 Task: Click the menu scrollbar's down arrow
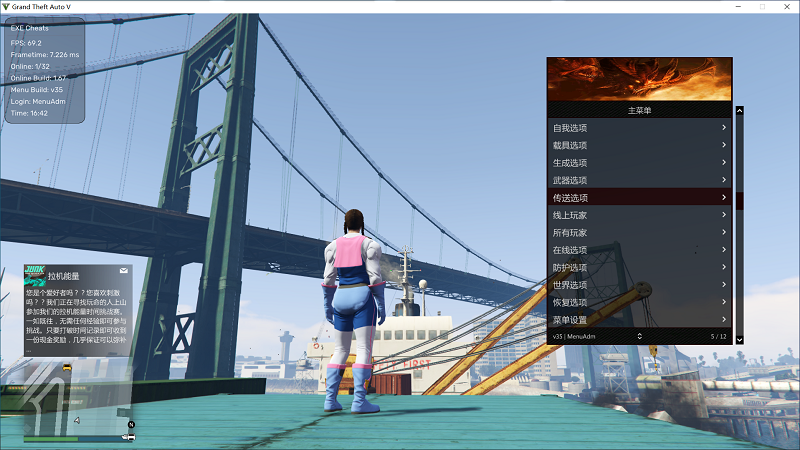pos(739,340)
